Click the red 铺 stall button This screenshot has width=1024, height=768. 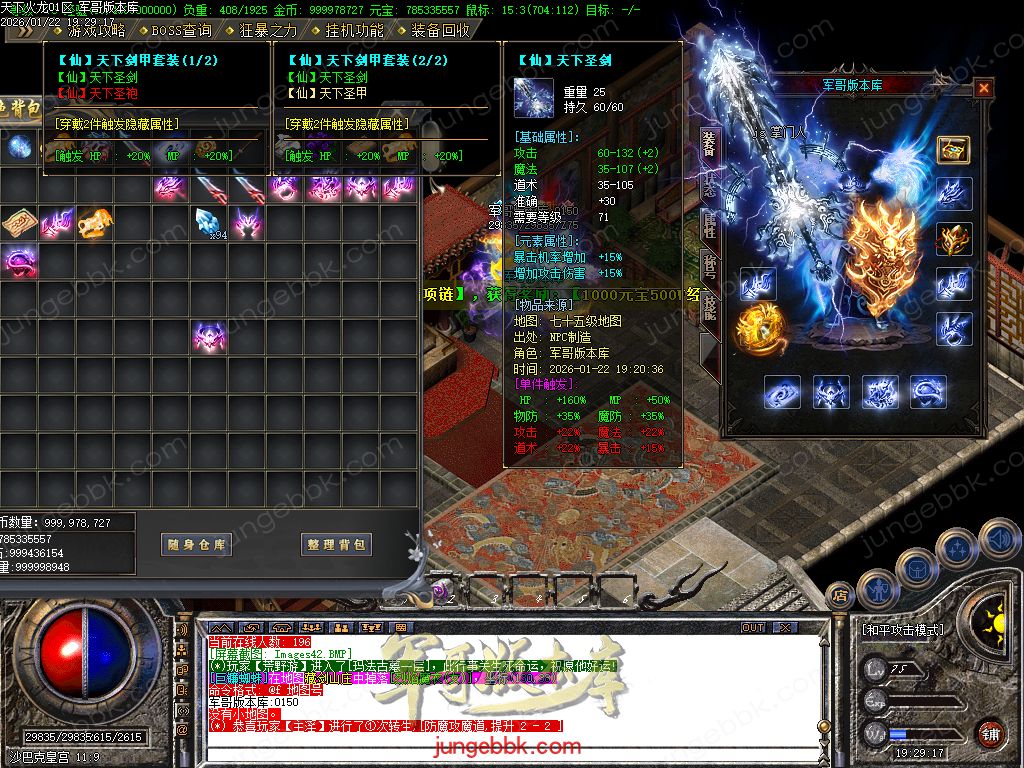(990, 734)
